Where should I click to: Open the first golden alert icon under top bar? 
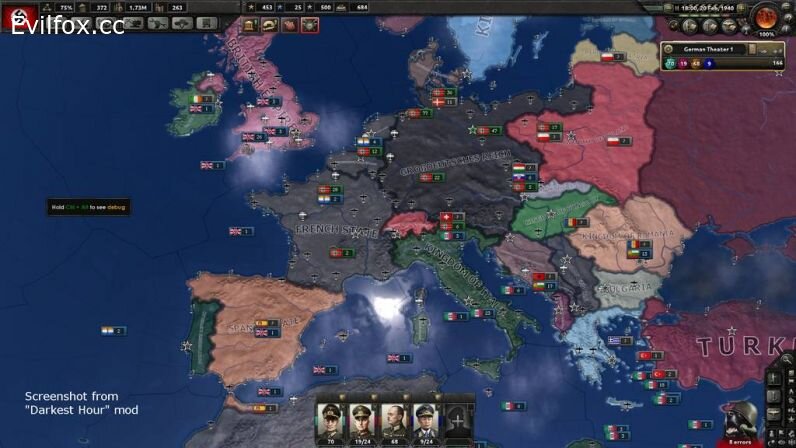pos(250,25)
